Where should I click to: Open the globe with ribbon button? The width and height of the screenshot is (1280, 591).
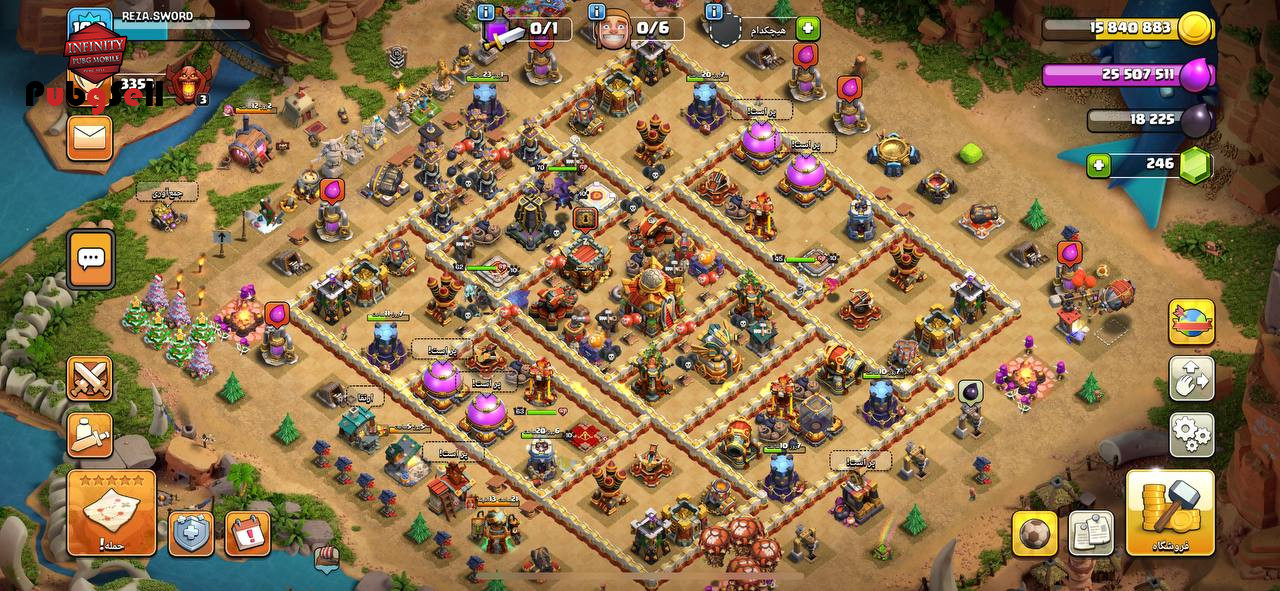(x=1192, y=322)
